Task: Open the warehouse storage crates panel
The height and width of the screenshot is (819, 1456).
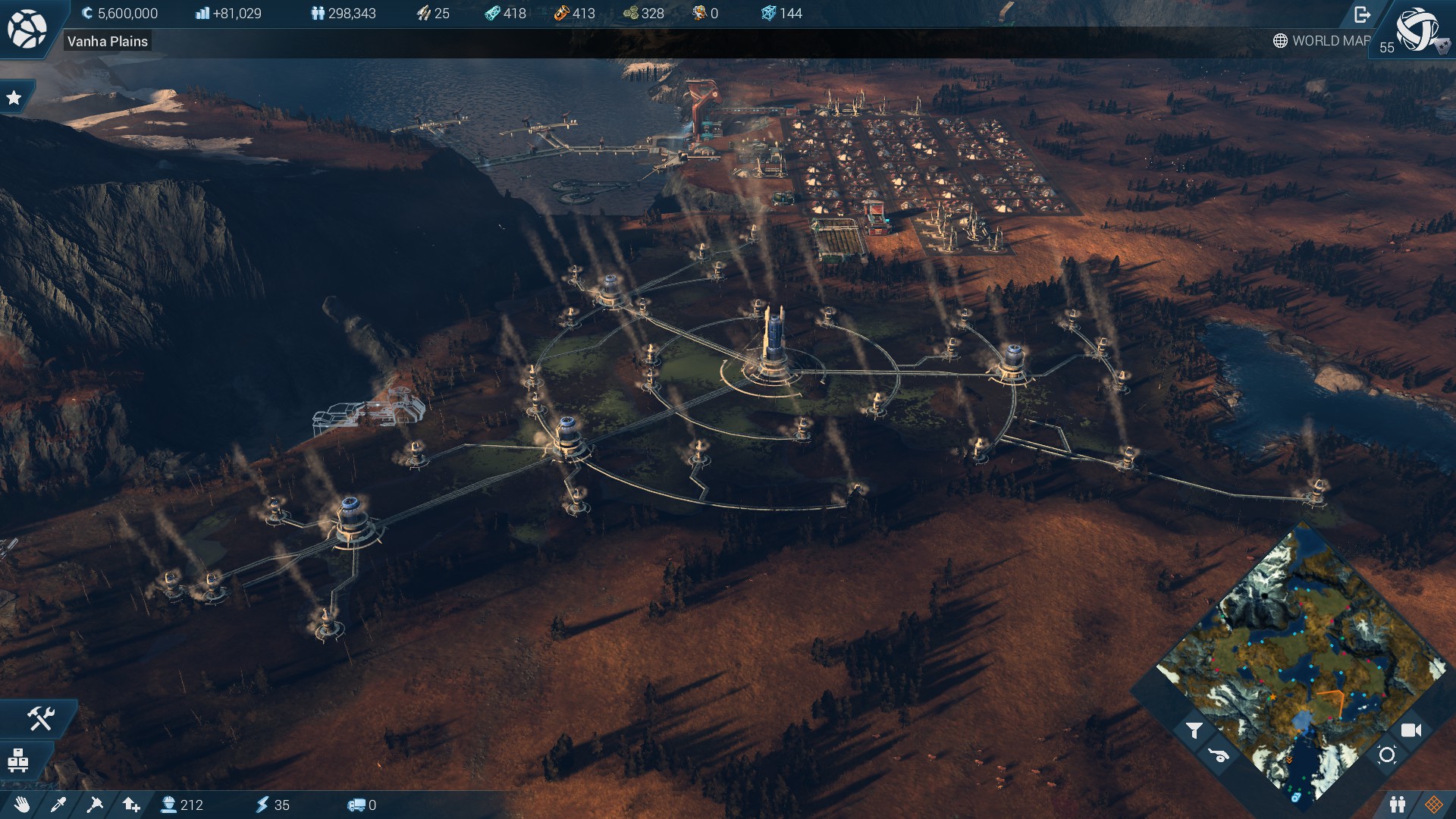Action: (x=18, y=760)
